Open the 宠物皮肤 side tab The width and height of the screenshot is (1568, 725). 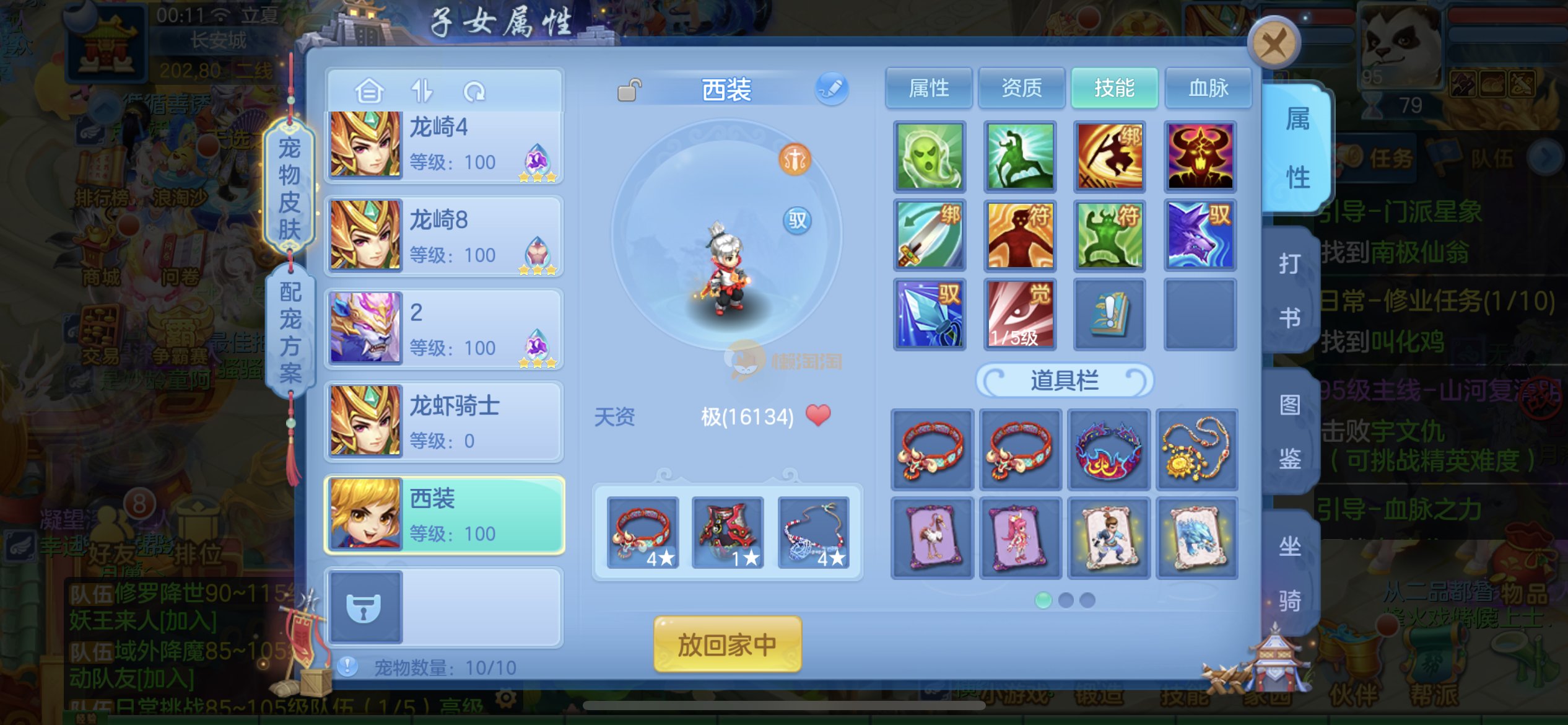click(x=289, y=188)
